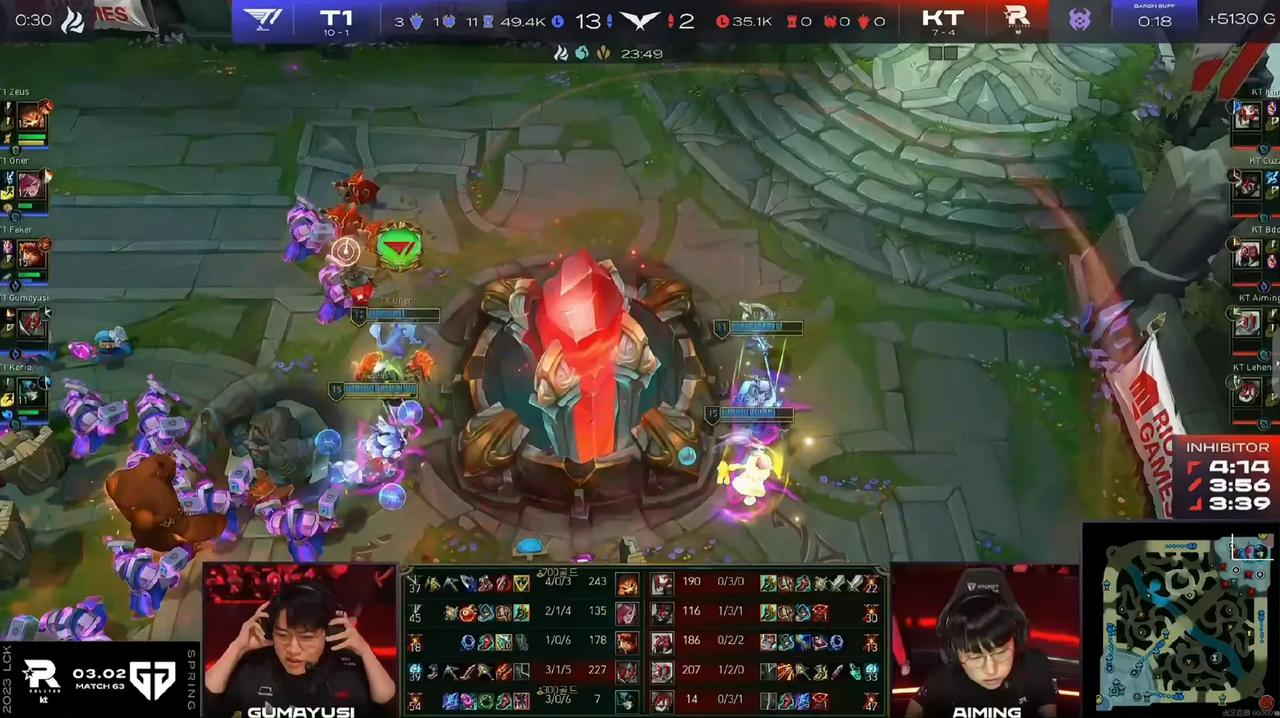Click the KT team logo in scoreboard
Image resolution: width=1280 pixels, height=718 pixels.
click(1016, 19)
